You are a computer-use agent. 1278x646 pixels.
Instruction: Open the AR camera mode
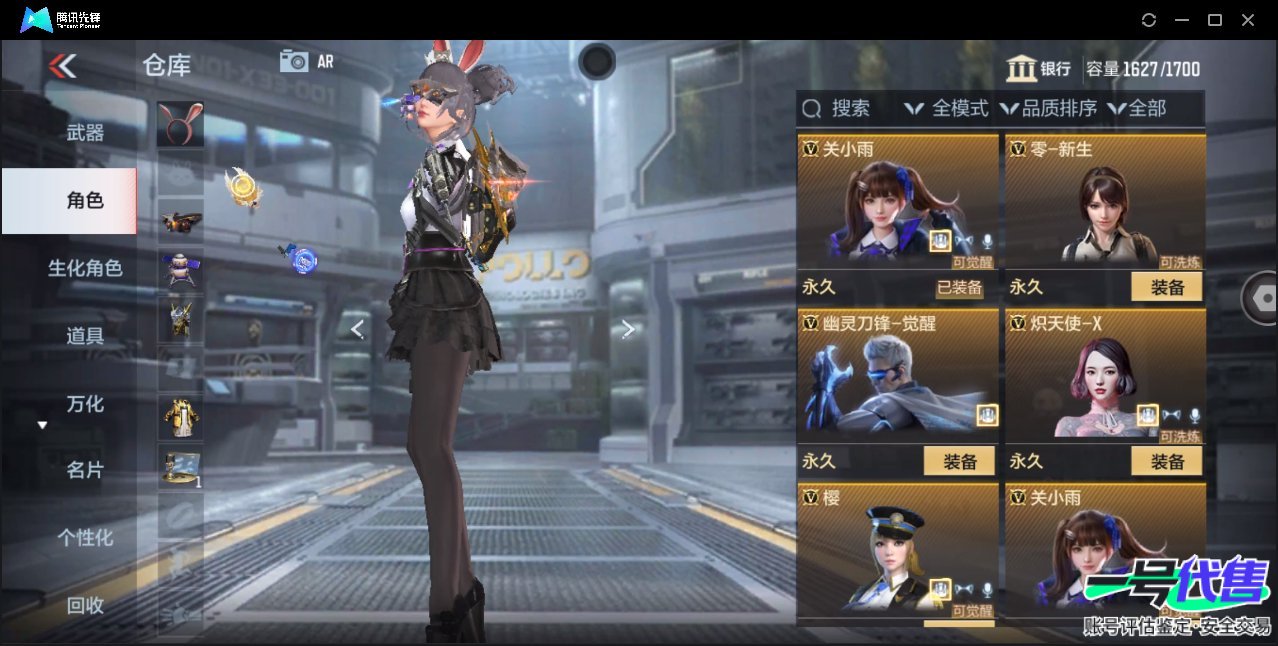point(306,61)
